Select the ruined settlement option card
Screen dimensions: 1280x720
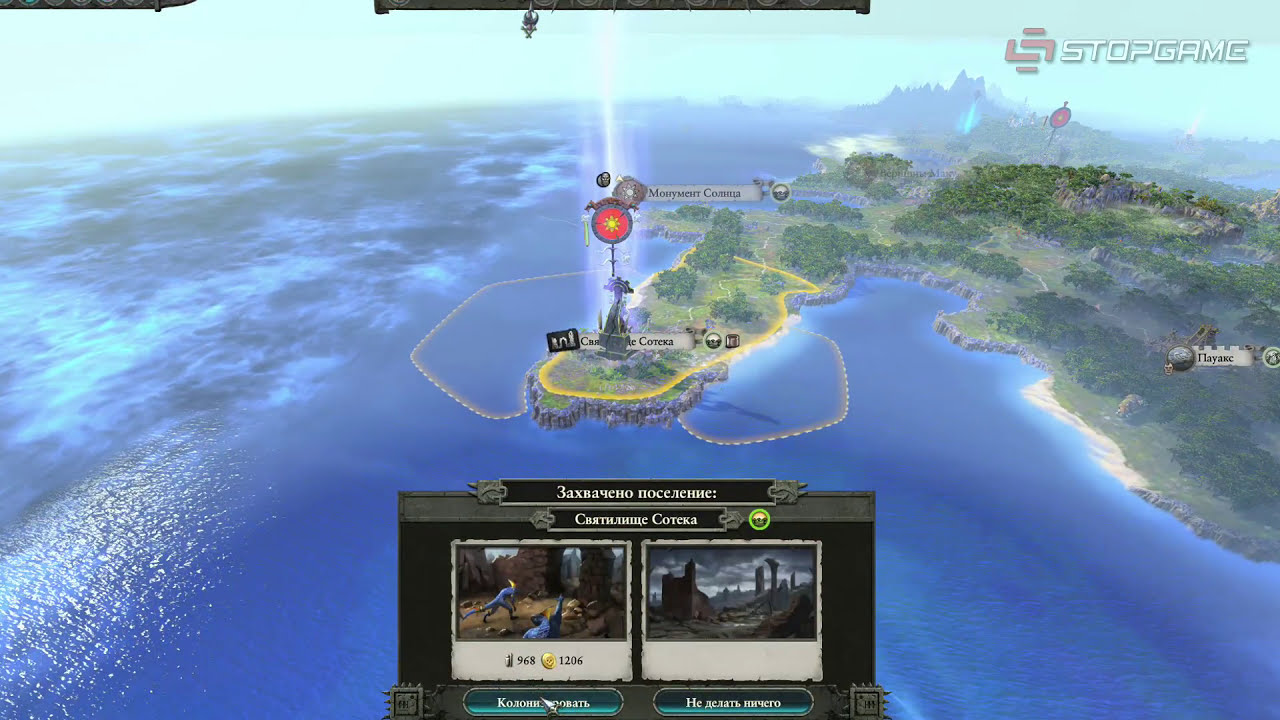click(x=731, y=610)
